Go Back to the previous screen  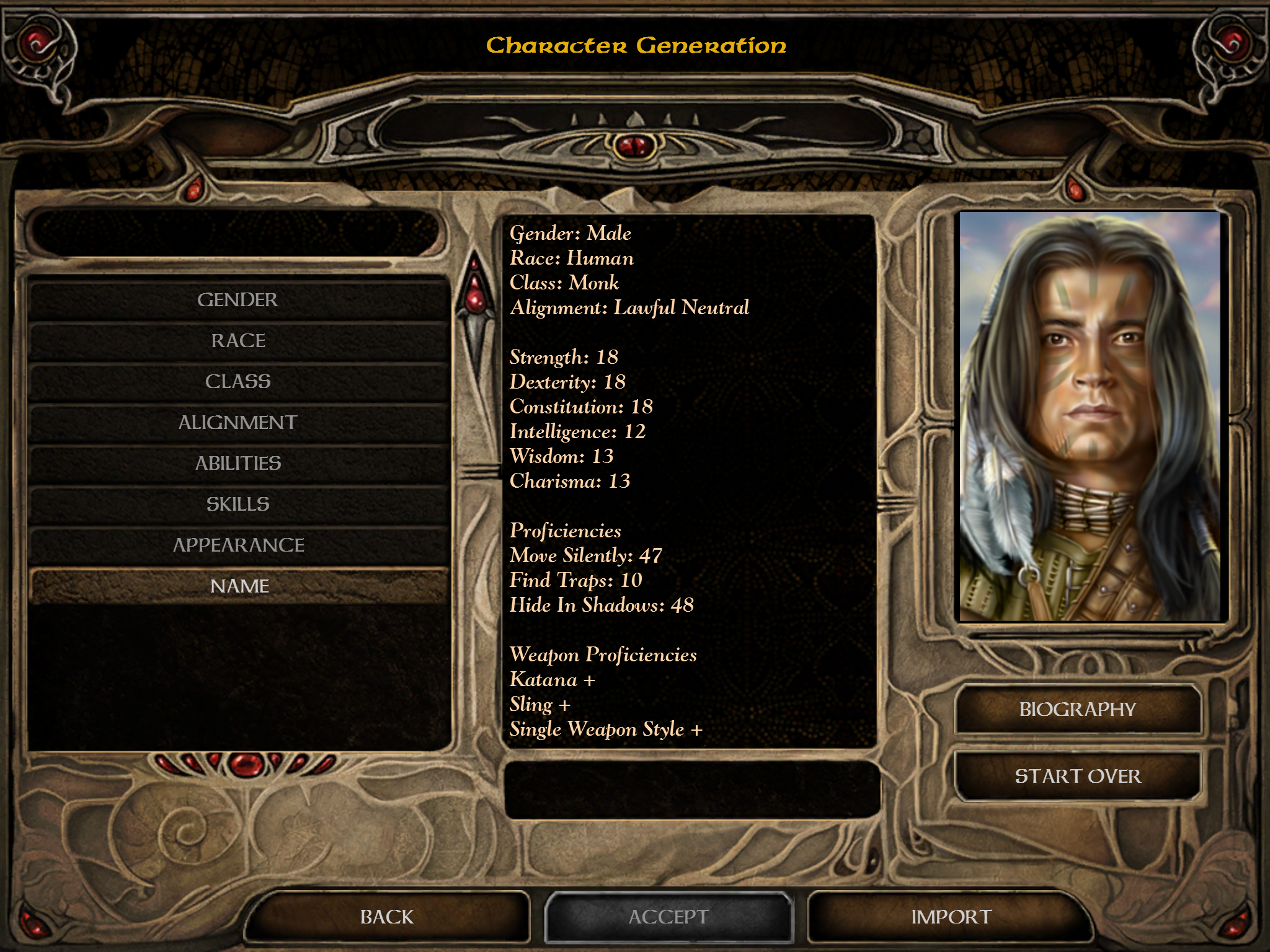point(387,917)
